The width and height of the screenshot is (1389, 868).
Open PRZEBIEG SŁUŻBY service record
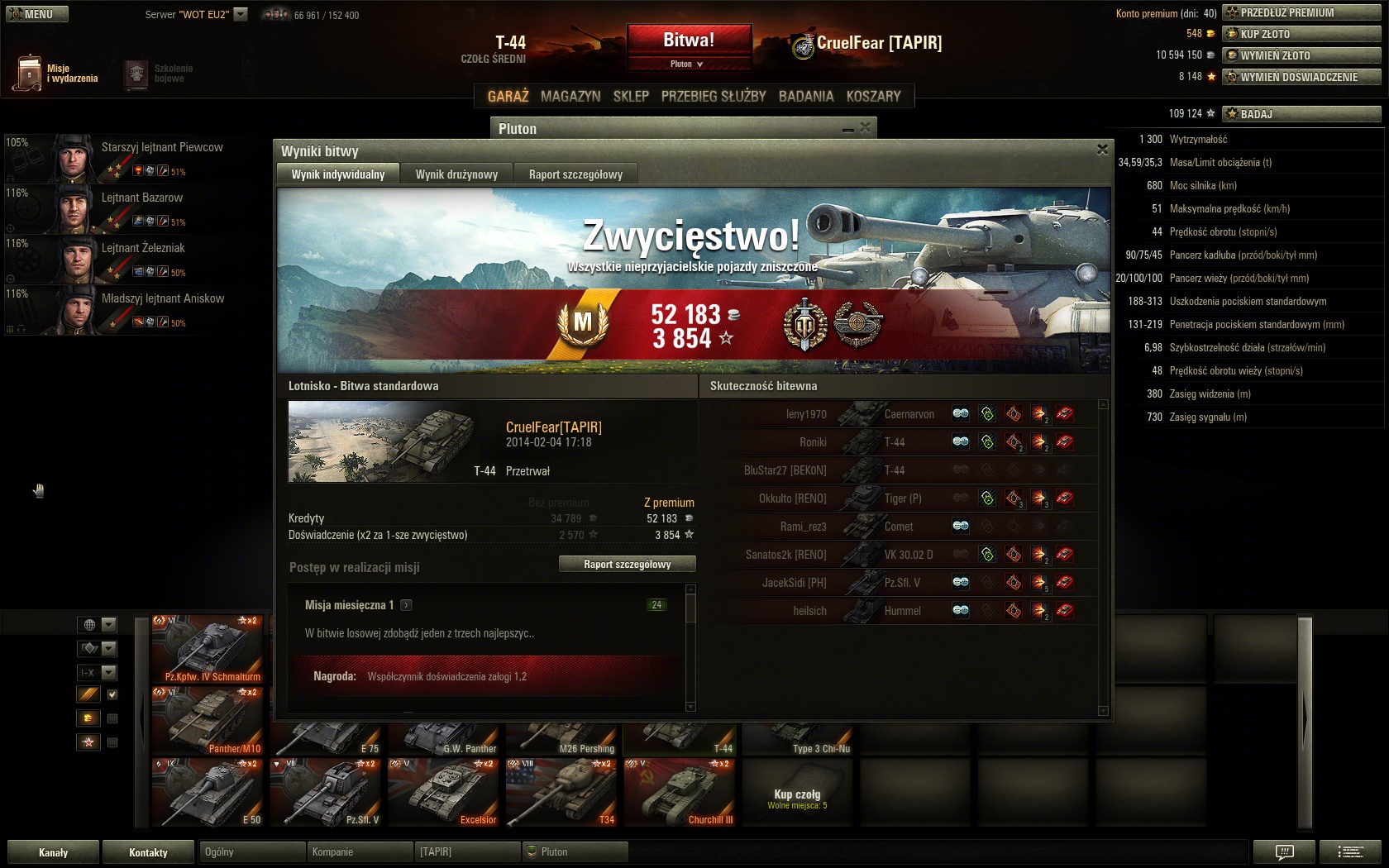tap(714, 96)
